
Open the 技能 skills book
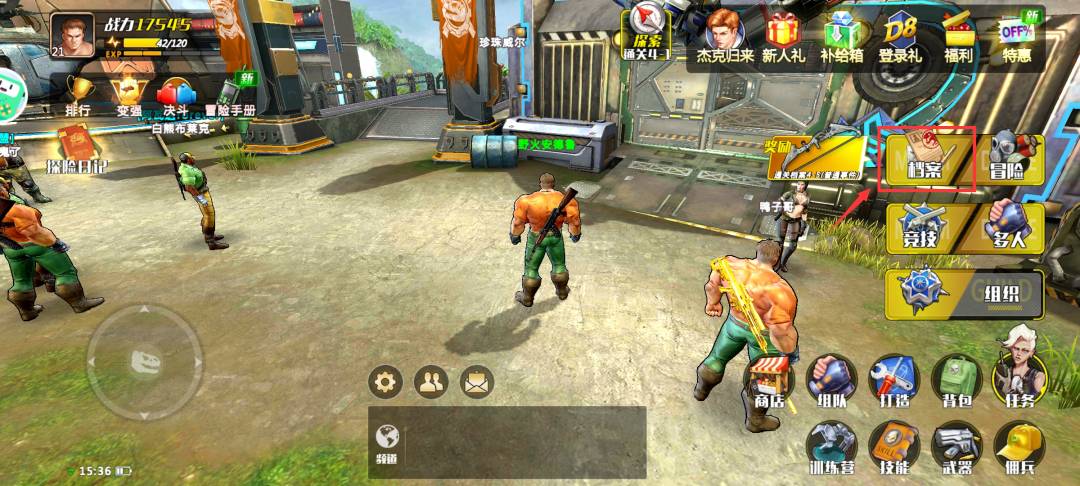[893, 447]
